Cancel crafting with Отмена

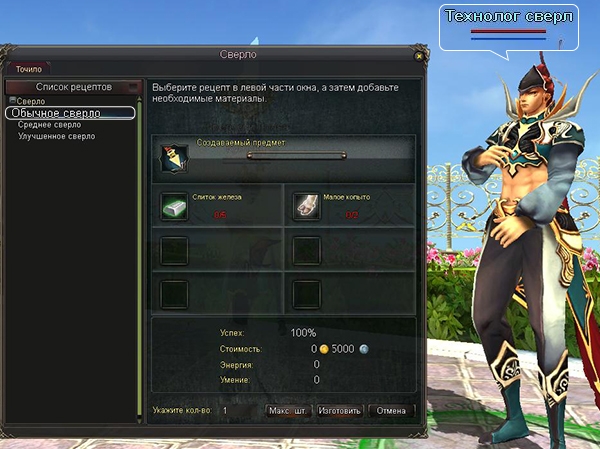[x=391, y=410]
